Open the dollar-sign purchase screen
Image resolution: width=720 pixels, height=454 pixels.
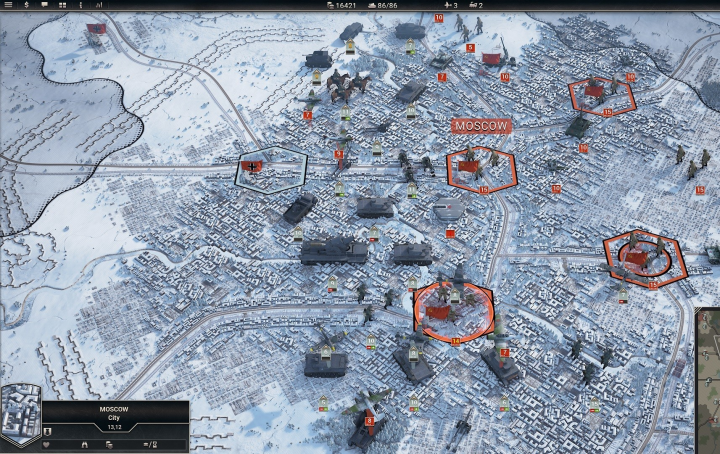click(x=26, y=5)
